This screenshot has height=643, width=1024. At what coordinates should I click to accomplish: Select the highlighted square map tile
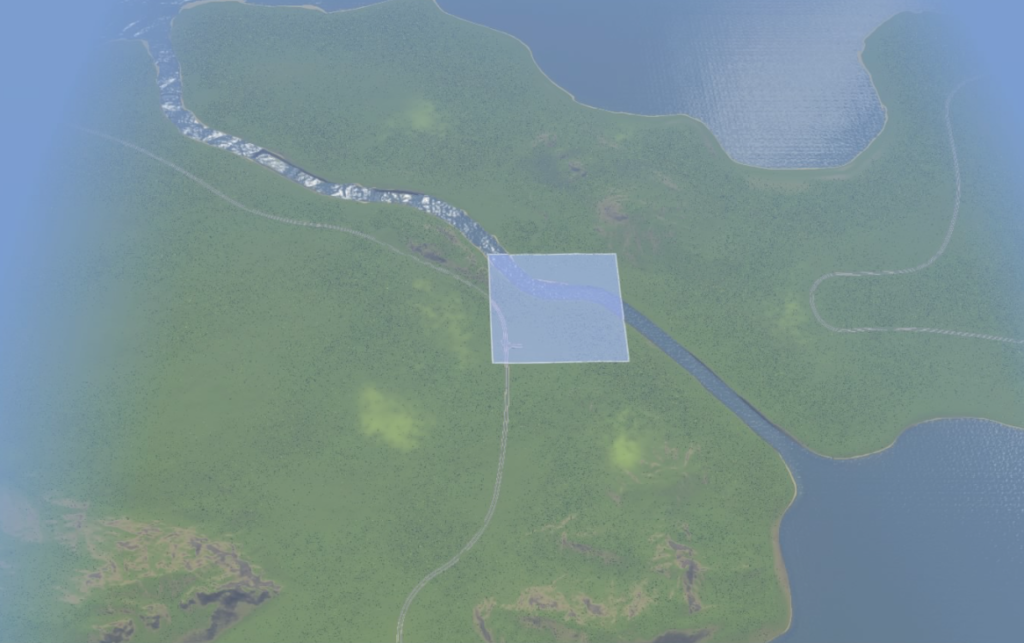(x=557, y=308)
